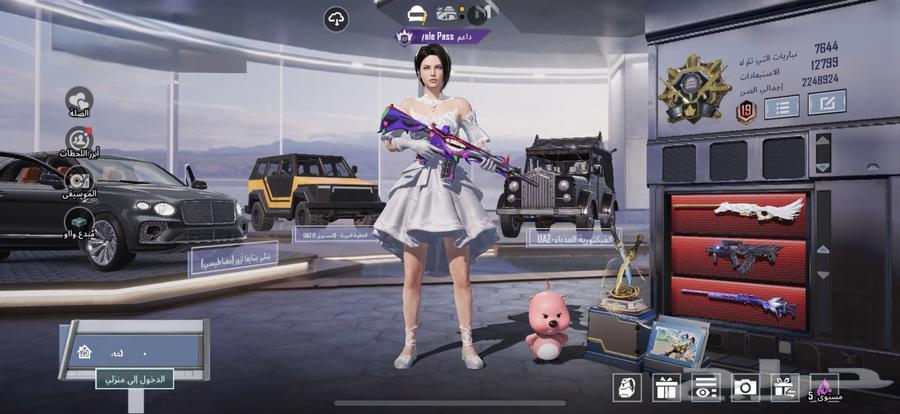Screen dimensions: 900x414
Task: Open the gift exchange icon
Action: 783,388
